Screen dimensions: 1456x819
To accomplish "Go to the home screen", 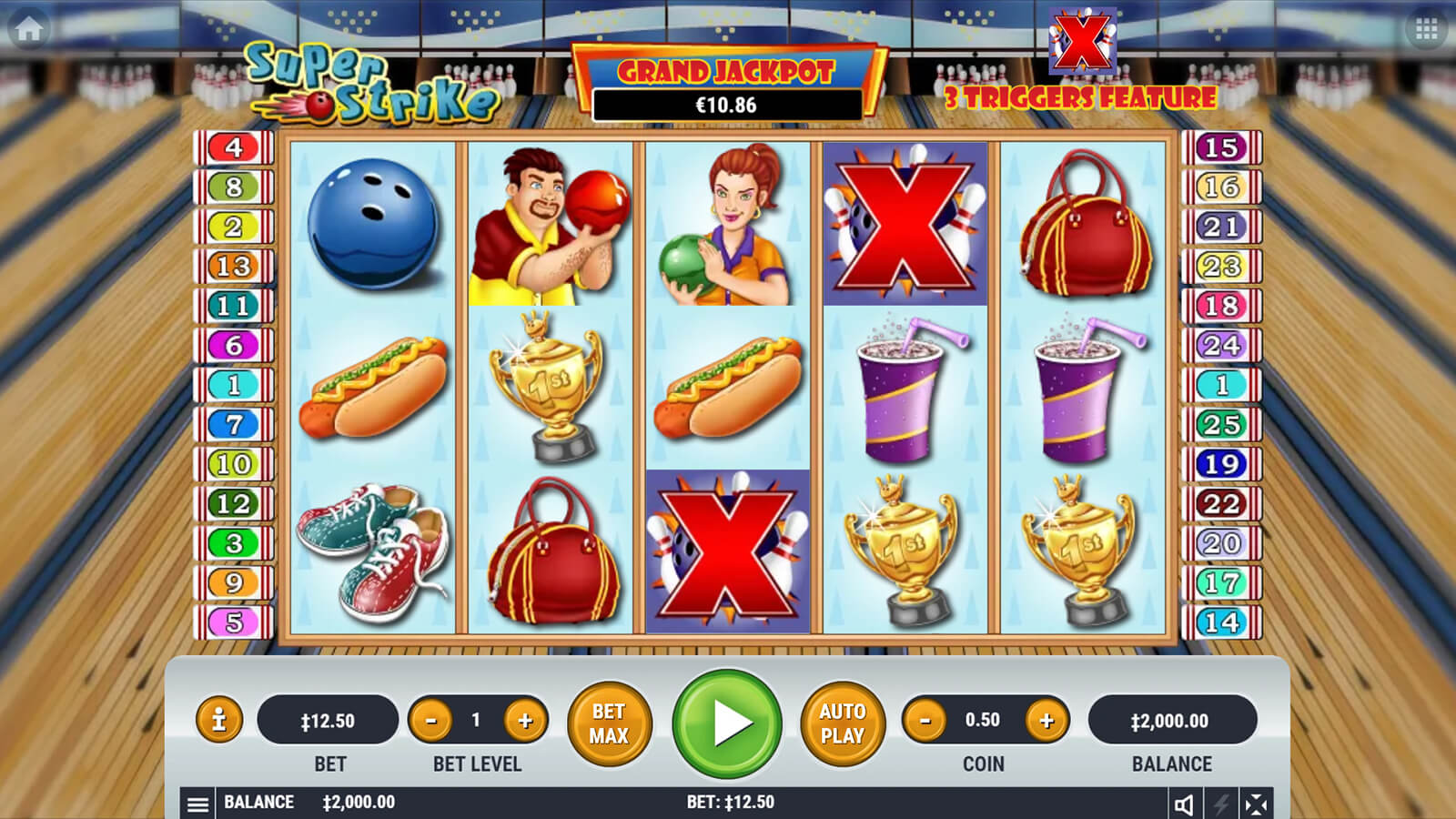I will click(29, 29).
